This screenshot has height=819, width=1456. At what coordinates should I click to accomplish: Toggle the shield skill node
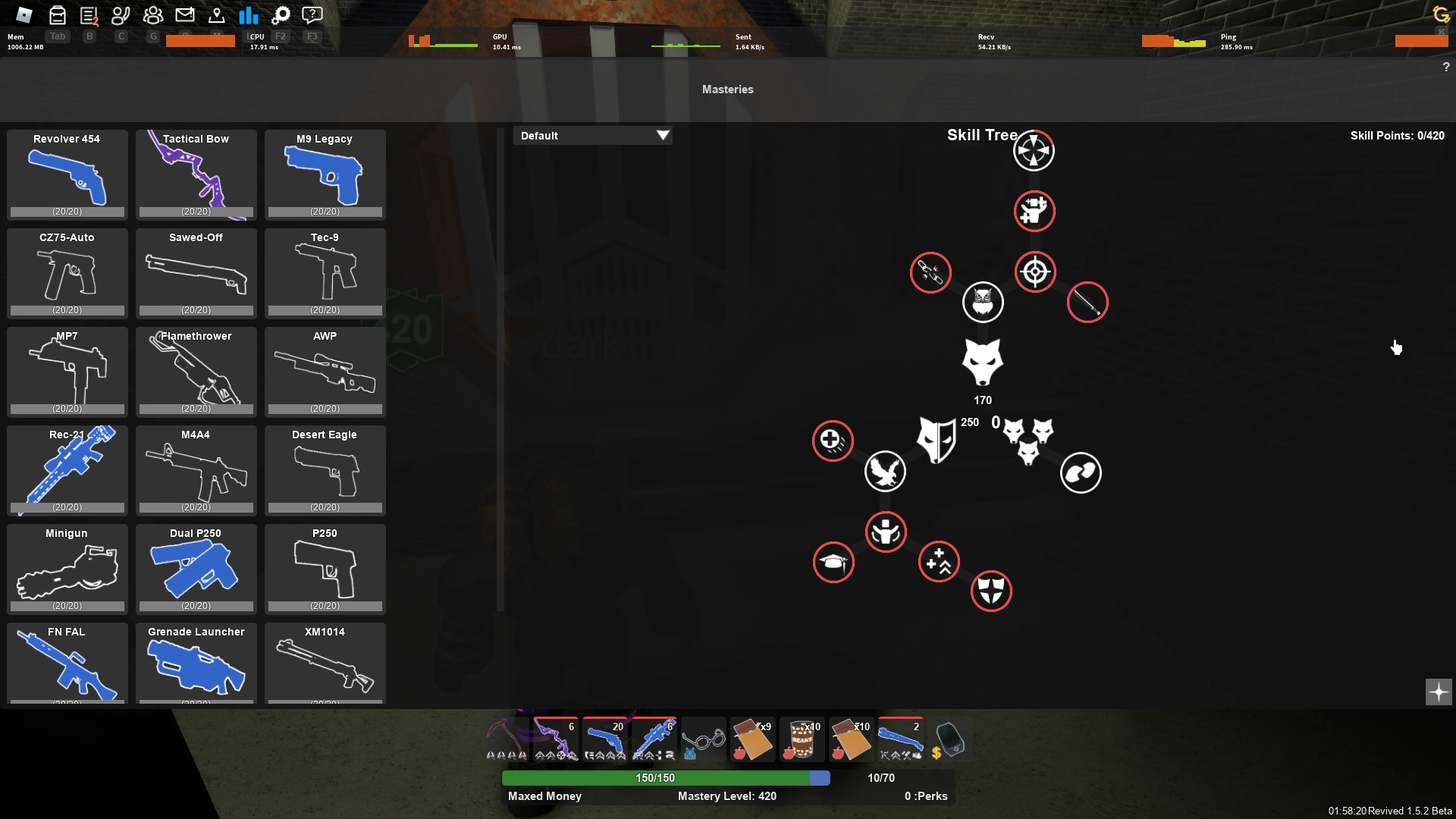(x=993, y=591)
